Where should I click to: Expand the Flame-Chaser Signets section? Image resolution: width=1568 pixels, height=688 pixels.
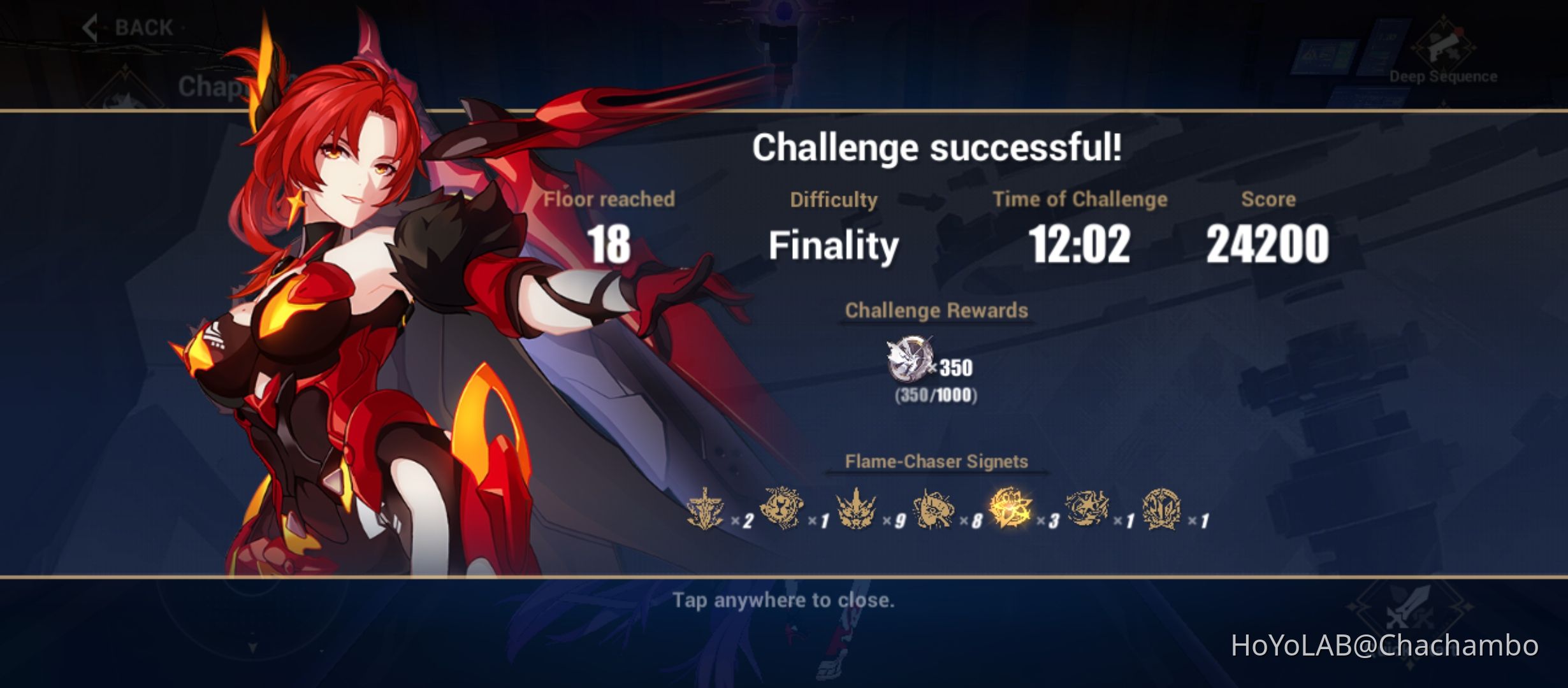coord(937,461)
